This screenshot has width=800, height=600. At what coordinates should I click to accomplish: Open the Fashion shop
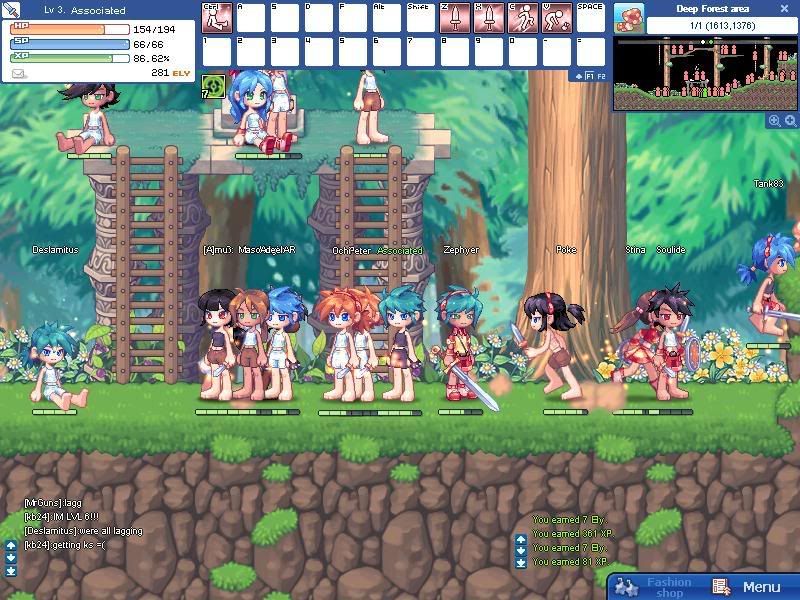click(655, 587)
